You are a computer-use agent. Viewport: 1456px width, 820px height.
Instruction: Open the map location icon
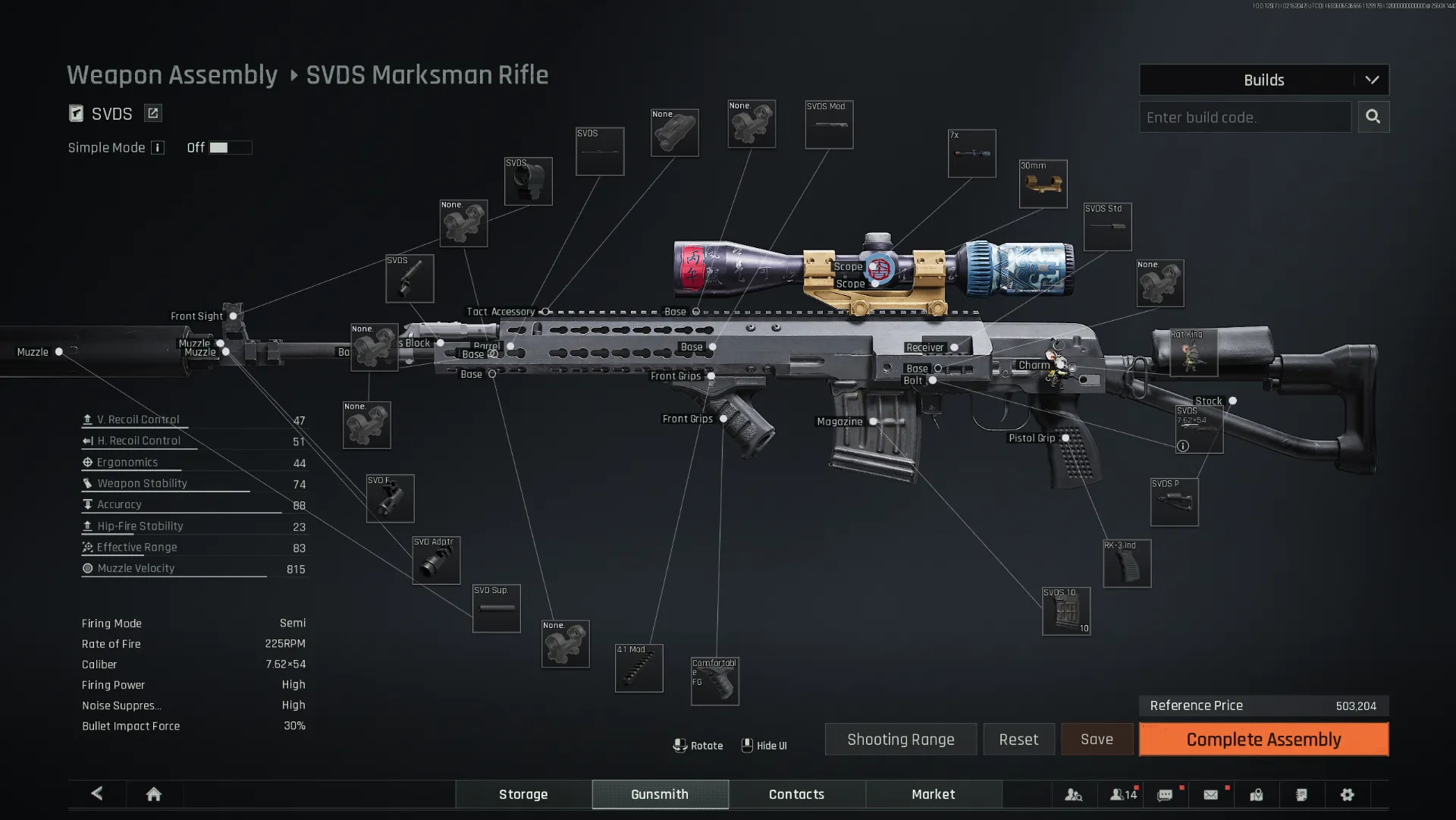(1257, 794)
